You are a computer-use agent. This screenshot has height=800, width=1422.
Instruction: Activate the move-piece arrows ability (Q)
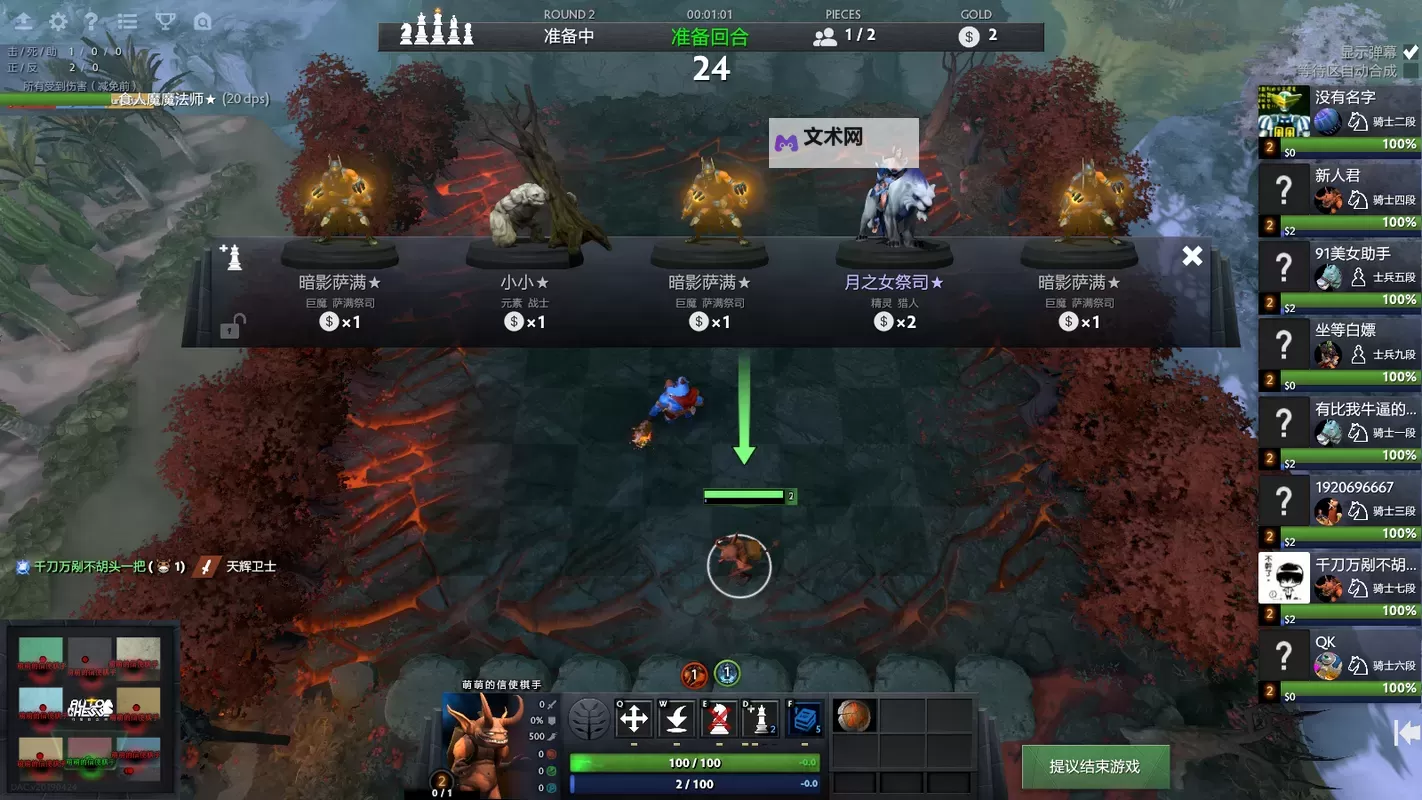tap(636, 718)
